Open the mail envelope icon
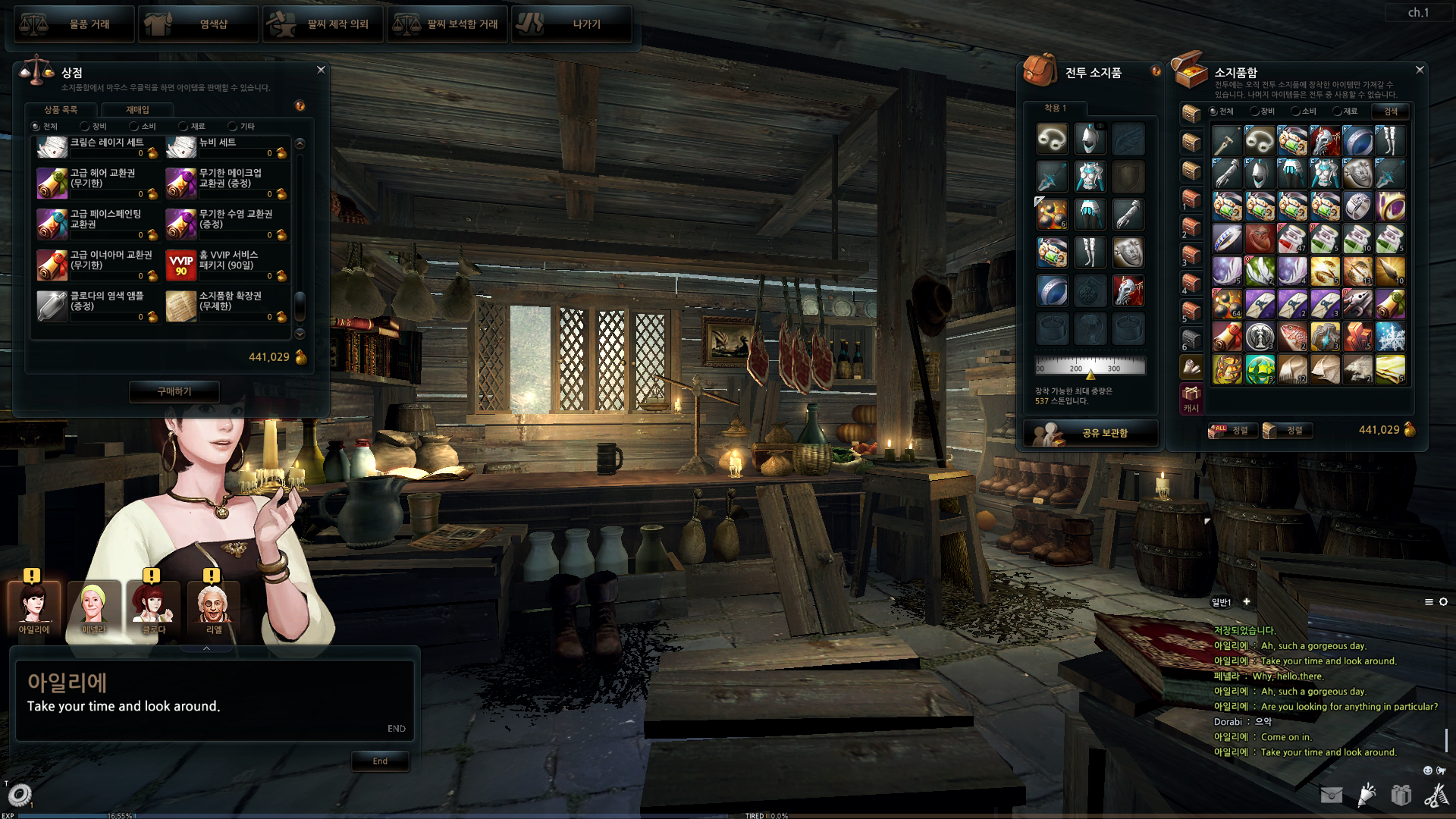Viewport: 1456px width, 819px height. point(1331,795)
